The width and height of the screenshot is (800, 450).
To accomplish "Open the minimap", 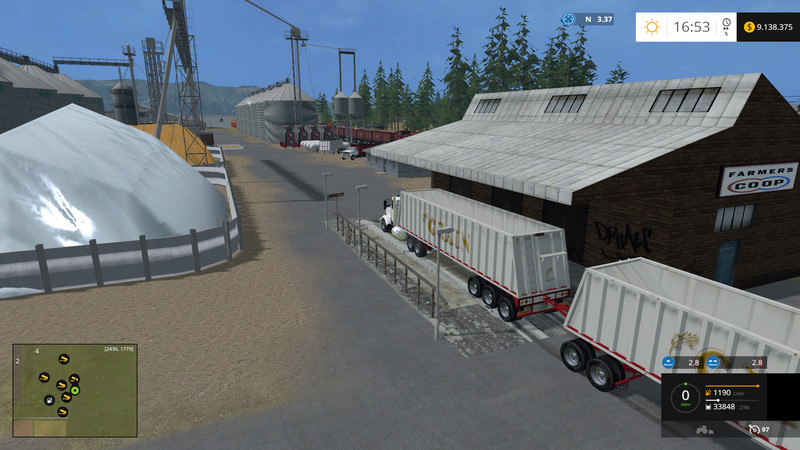I will pyautogui.click(x=75, y=390).
